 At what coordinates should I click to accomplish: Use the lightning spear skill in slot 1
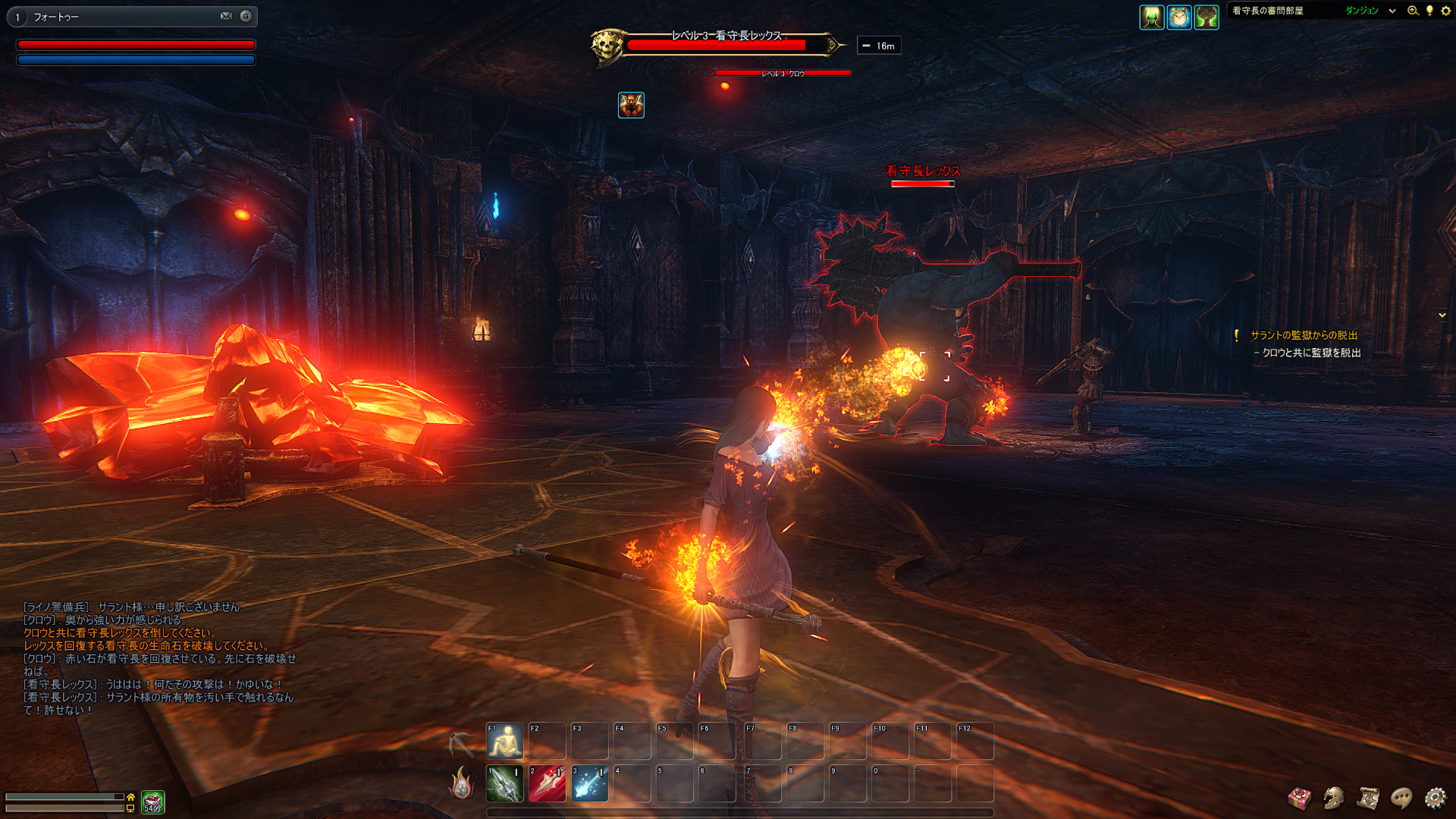[x=505, y=783]
